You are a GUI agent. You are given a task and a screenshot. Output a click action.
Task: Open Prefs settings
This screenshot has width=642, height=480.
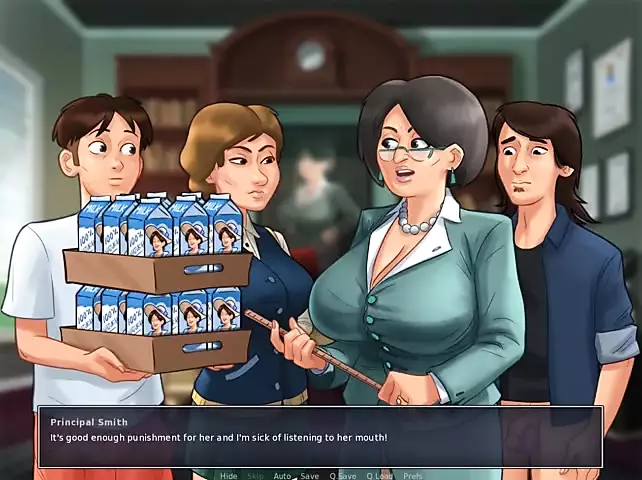click(x=412, y=475)
